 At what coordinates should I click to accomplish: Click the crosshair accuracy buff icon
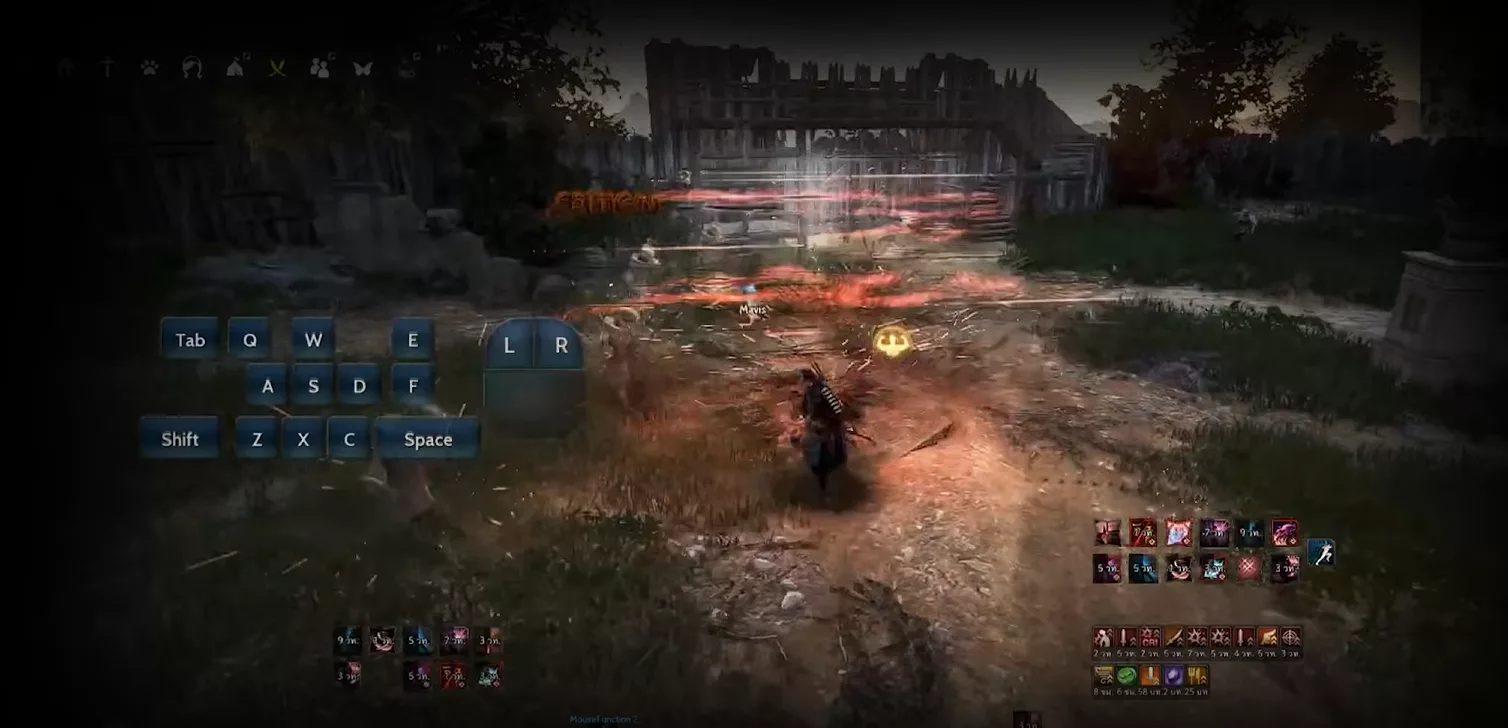[x=1292, y=636]
